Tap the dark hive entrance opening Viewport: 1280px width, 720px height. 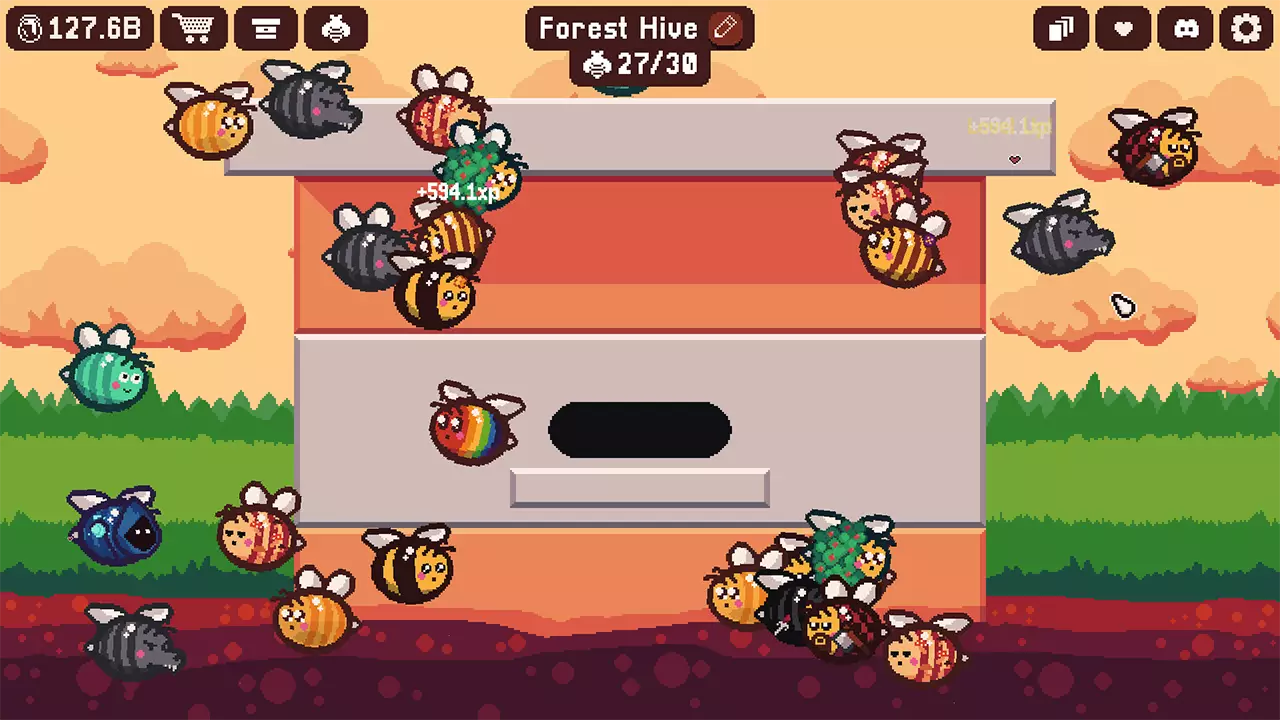[x=640, y=430]
